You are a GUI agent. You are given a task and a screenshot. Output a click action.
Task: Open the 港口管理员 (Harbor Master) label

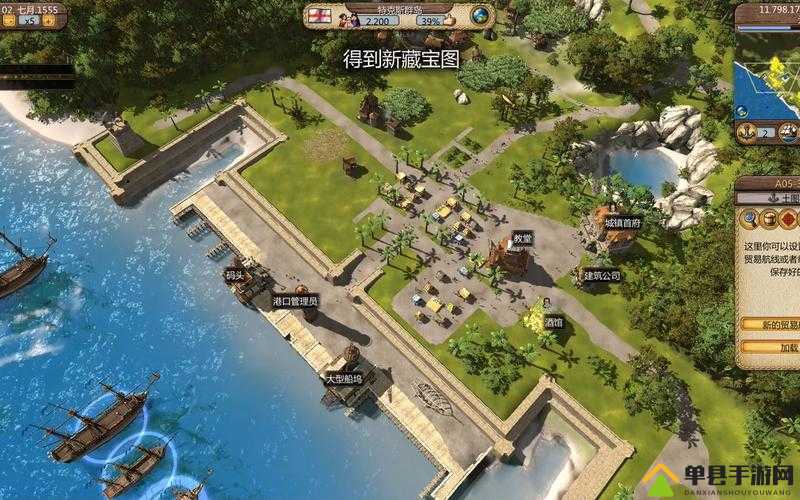pos(294,299)
